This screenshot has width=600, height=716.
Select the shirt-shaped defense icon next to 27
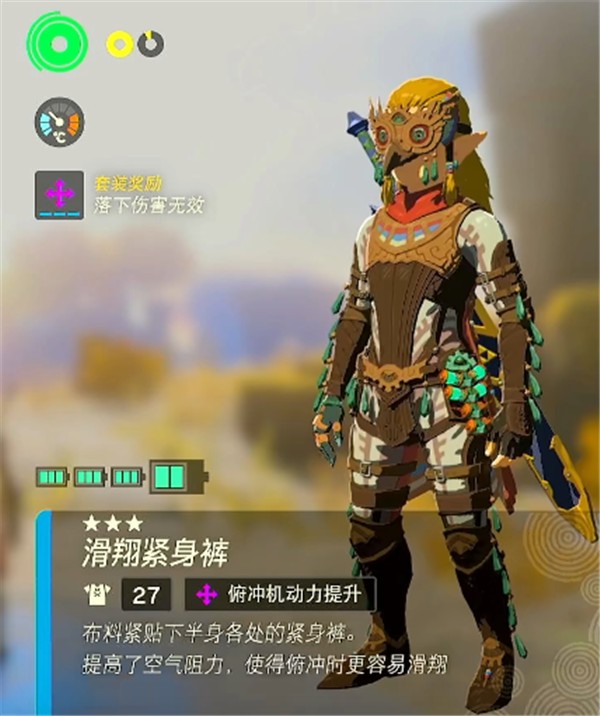(x=97, y=596)
